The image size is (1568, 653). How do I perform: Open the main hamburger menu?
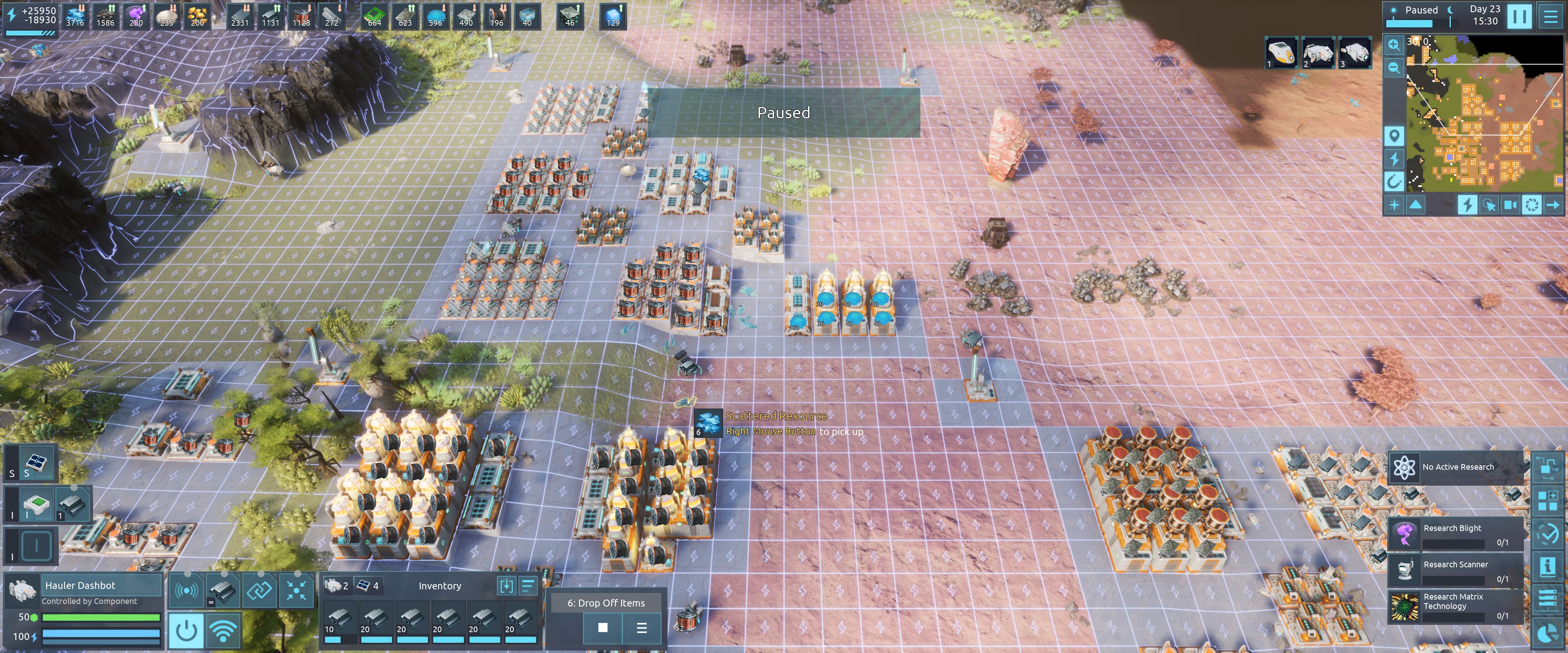click(x=1550, y=16)
